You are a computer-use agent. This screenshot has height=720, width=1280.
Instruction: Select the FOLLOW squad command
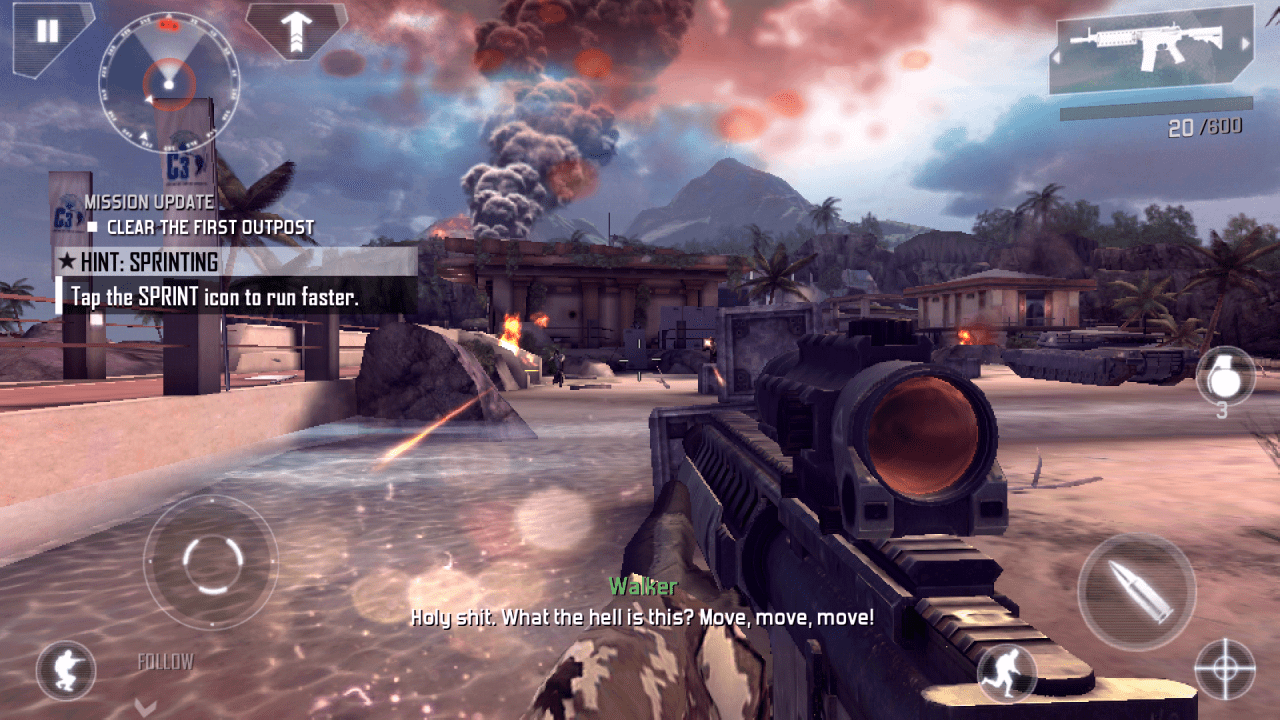(x=165, y=663)
